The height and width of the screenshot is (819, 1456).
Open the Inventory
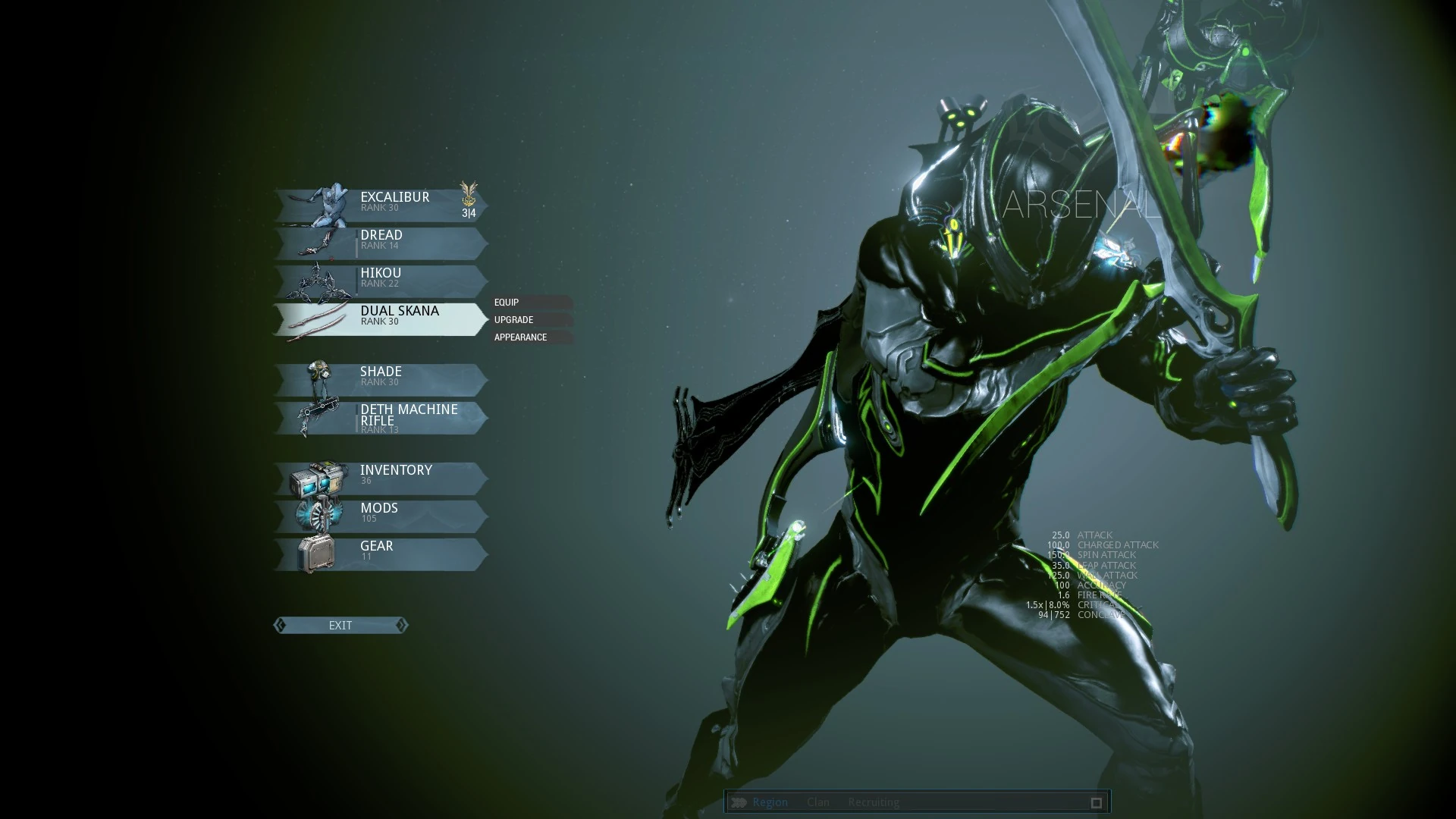tap(381, 478)
